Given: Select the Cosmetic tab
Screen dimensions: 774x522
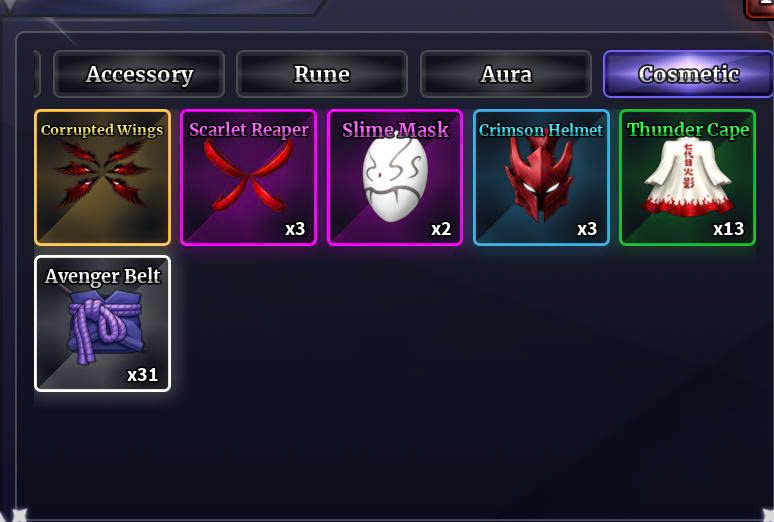Looking at the screenshot, I should point(688,74).
